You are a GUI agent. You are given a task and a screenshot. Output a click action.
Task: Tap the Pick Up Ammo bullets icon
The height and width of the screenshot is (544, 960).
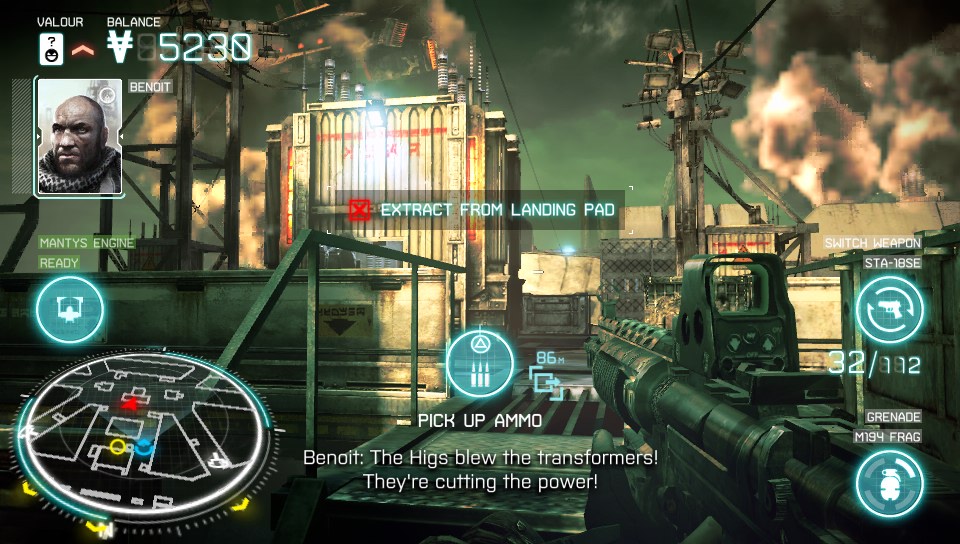pyautogui.click(x=479, y=365)
